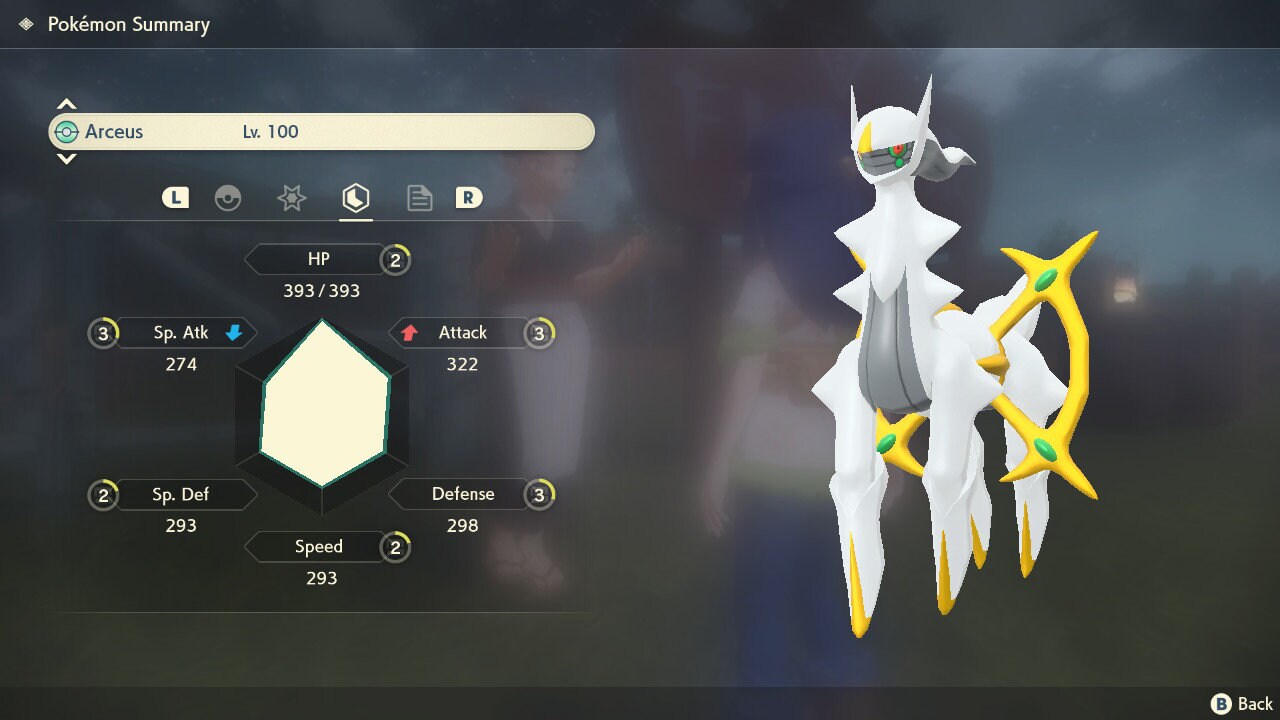1280x720 pixels.
Task: Click the down arrow below Arceus's name
Action: [x=66, y=158]
